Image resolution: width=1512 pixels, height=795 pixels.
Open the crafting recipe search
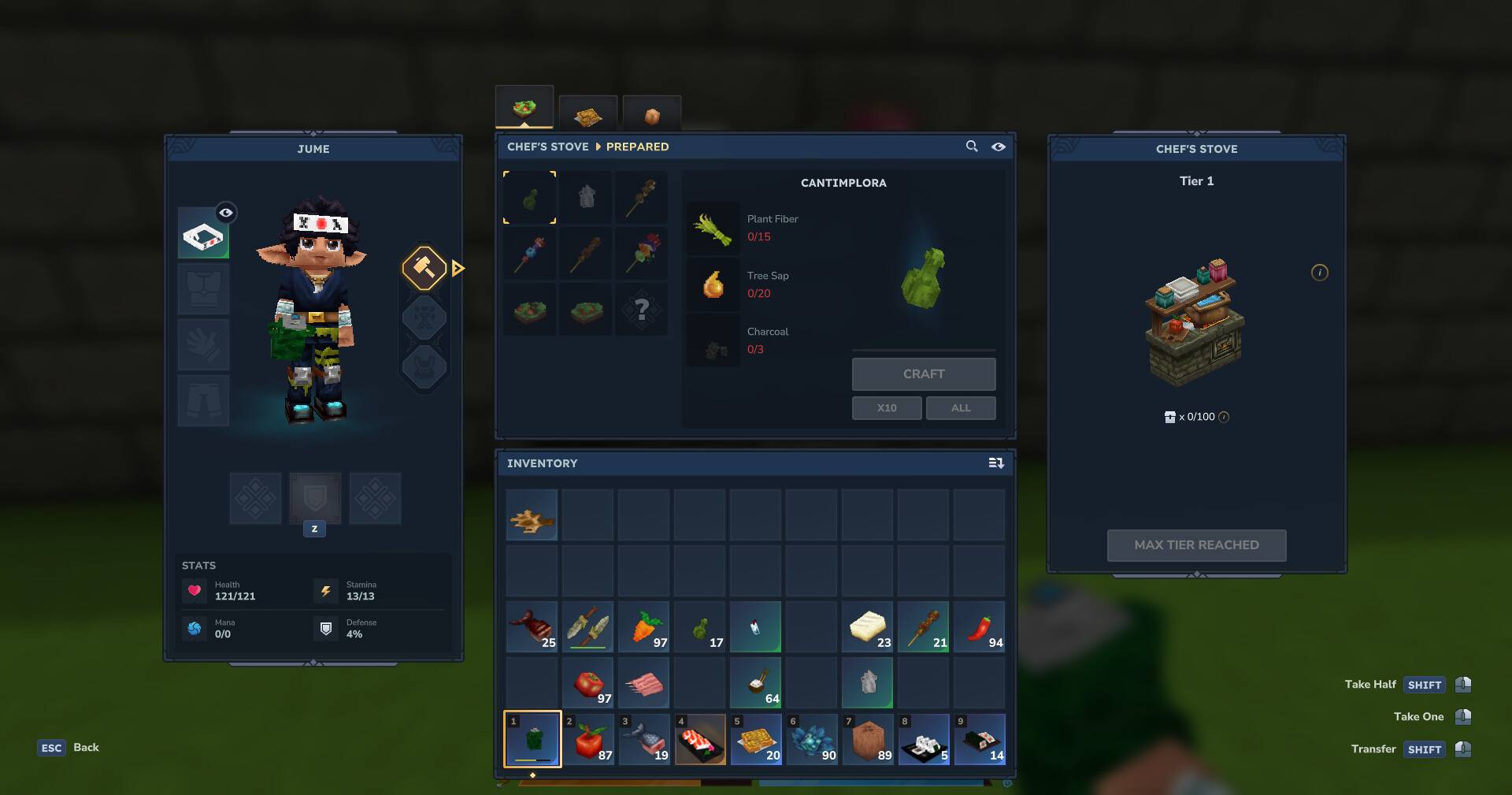972,147
